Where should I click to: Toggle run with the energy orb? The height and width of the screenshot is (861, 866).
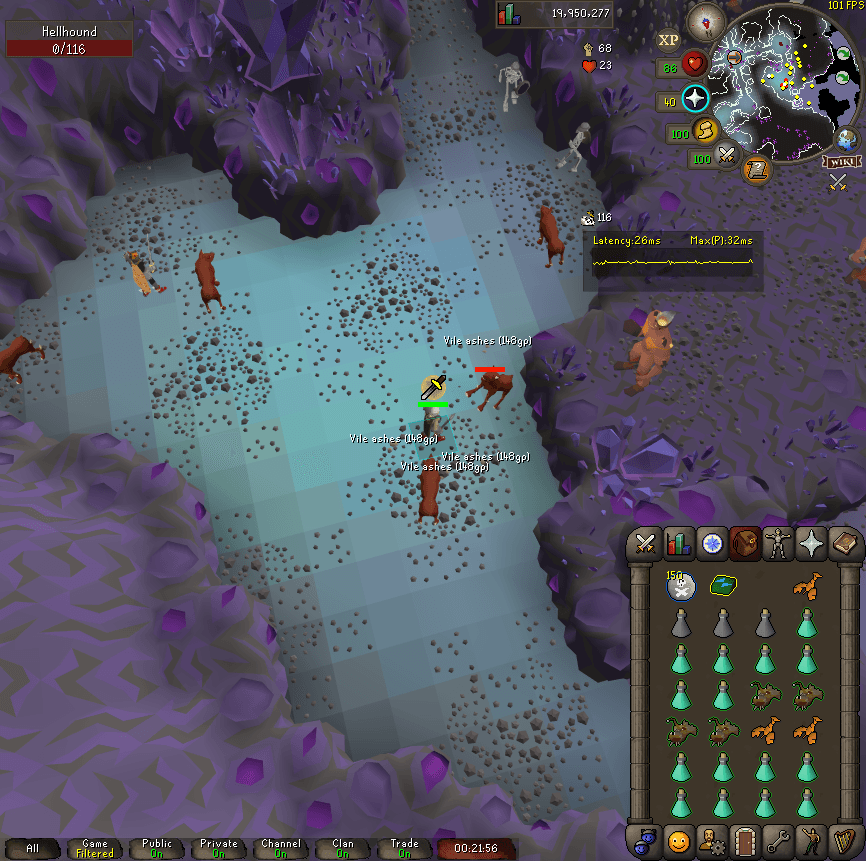click(x=705, y=131)
